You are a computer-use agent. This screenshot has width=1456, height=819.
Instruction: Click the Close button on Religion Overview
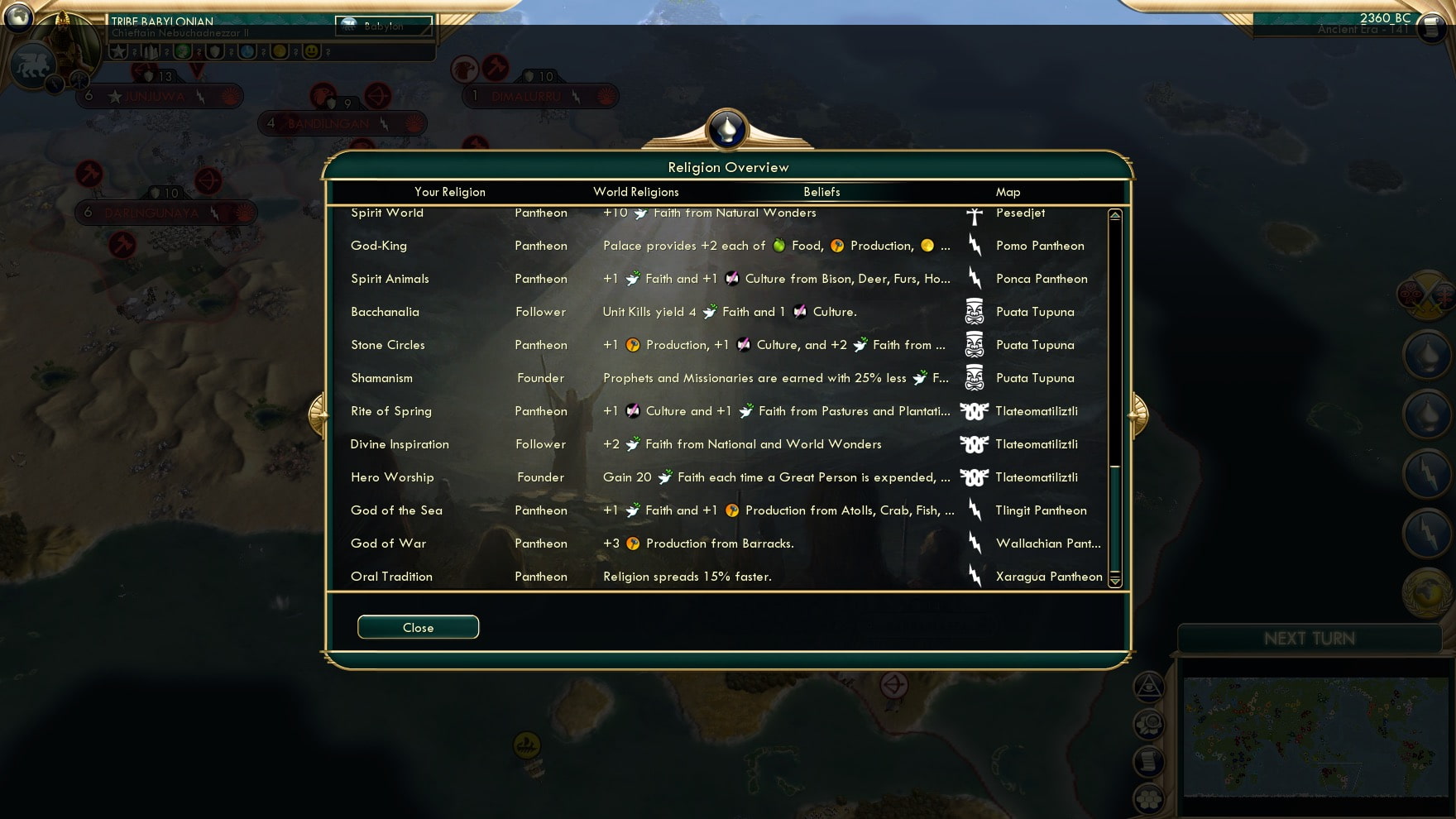(418, 627)
